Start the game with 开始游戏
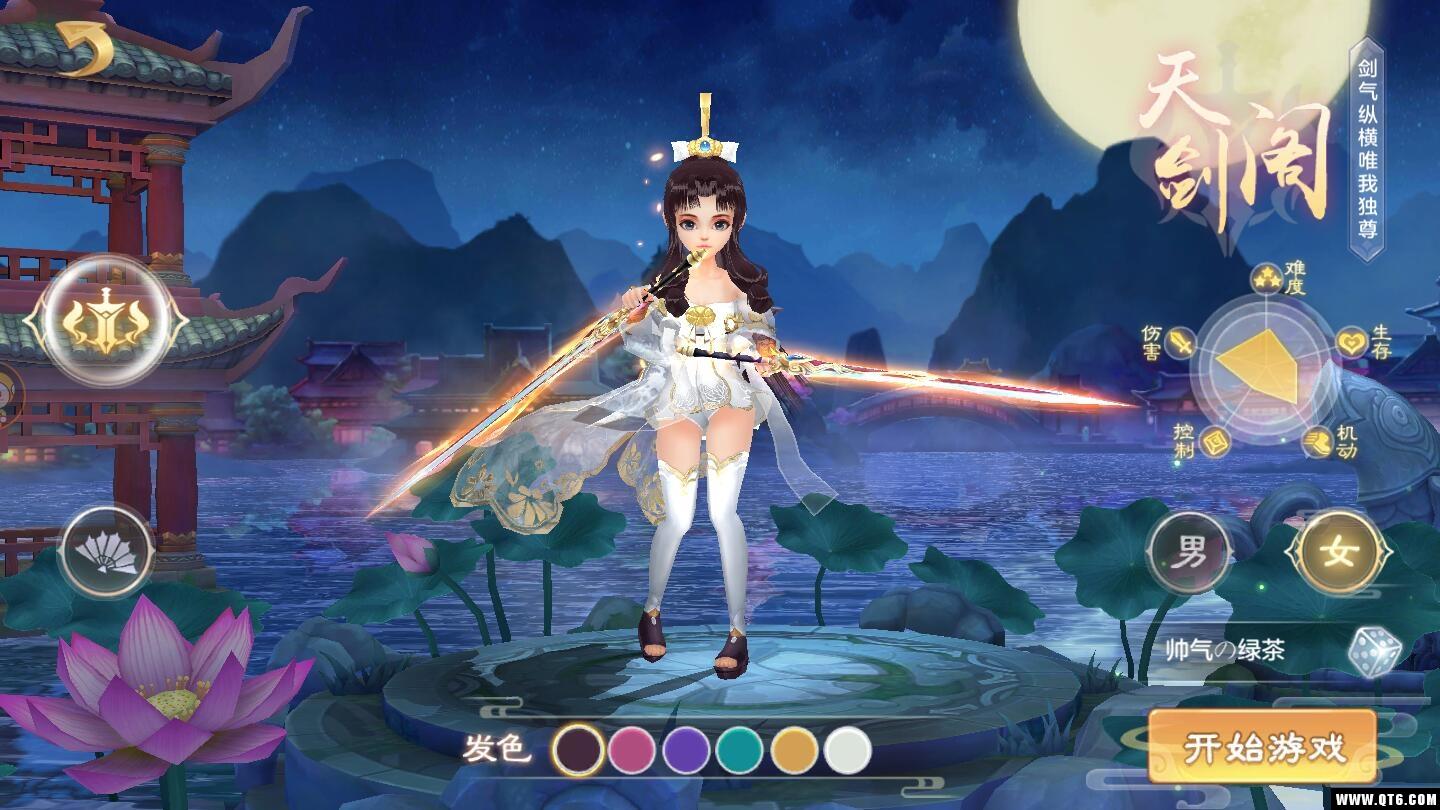The height and width of the screenshot is (810, 1440). click(x=1263, y=747)
